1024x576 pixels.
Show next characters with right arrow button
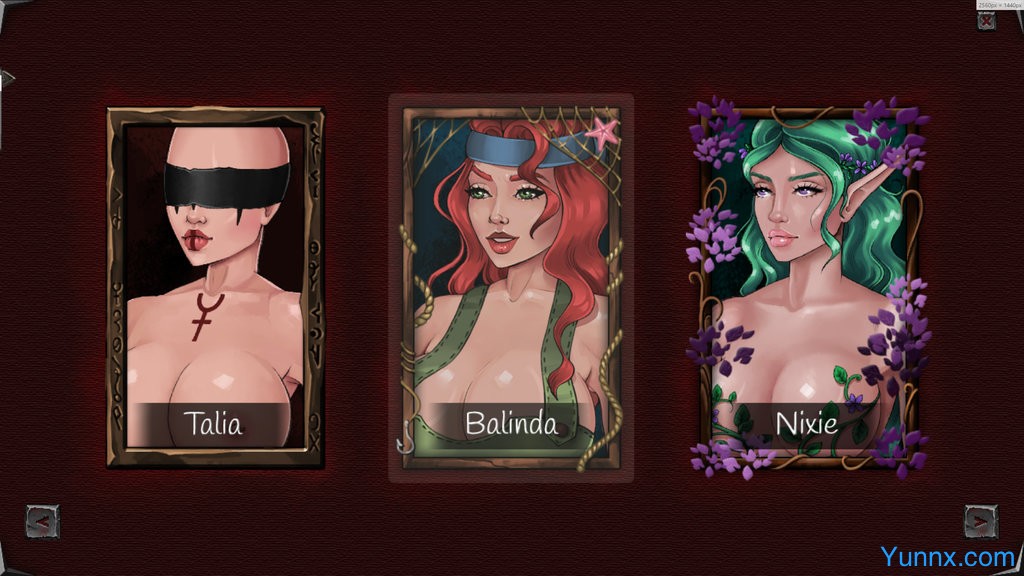(x=980, y=521)
